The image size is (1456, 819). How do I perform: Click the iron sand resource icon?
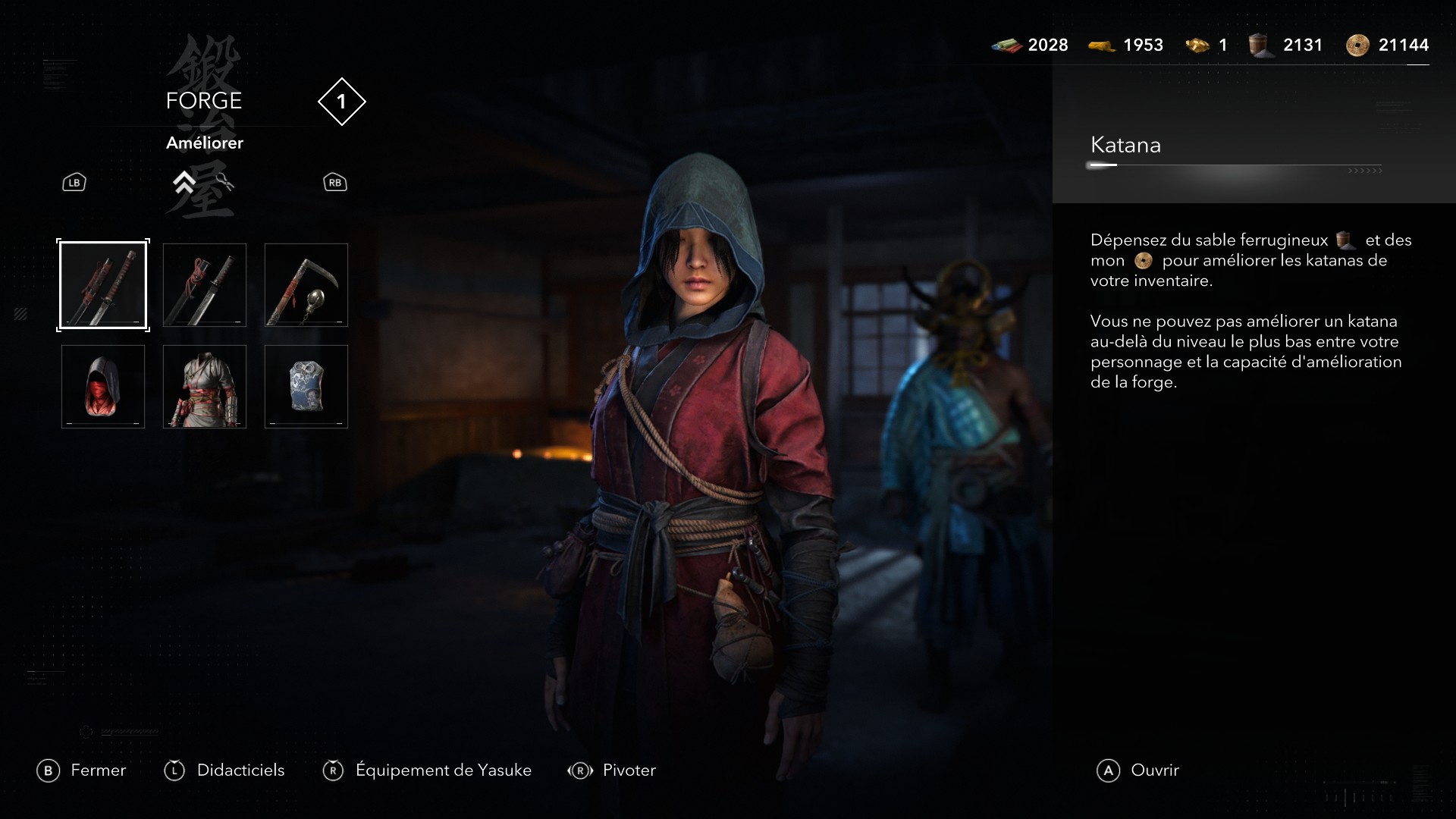coord(1260,45)
